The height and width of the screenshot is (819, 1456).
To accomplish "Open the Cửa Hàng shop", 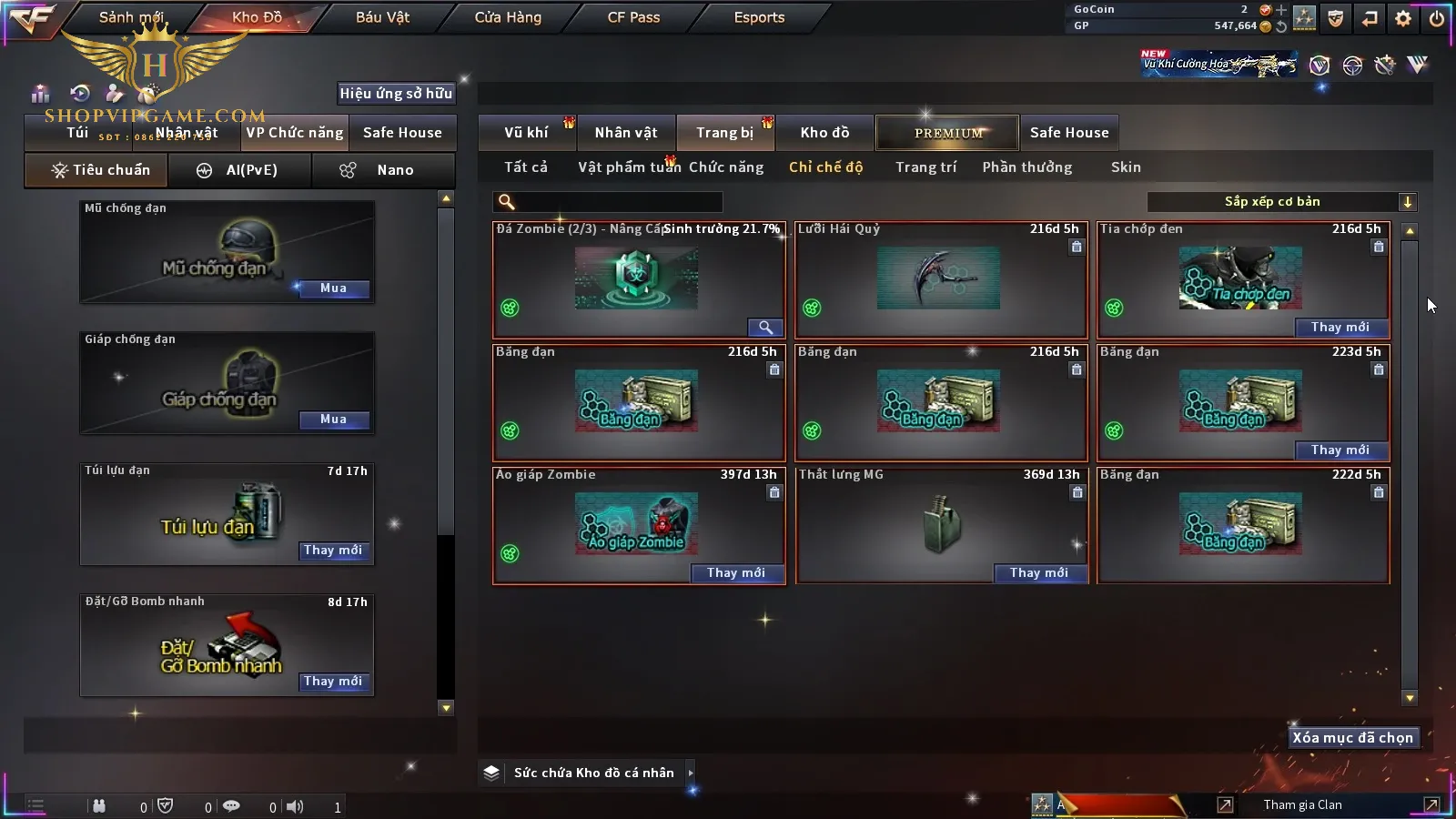I will [x=508, y=17].
